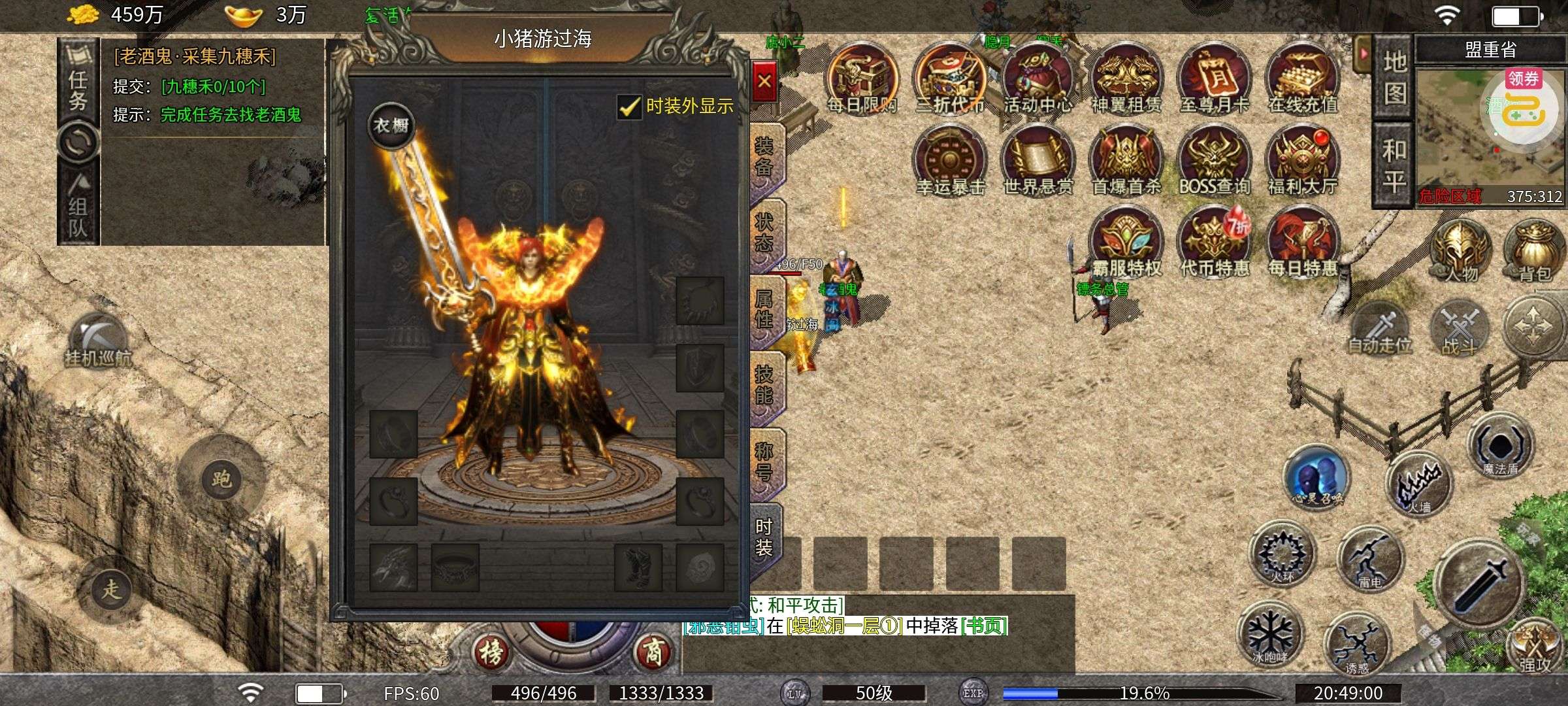1568x706 pixels.
Task: Open the BOSS查询 lookup icon
Action: (x=1214, y=160)
